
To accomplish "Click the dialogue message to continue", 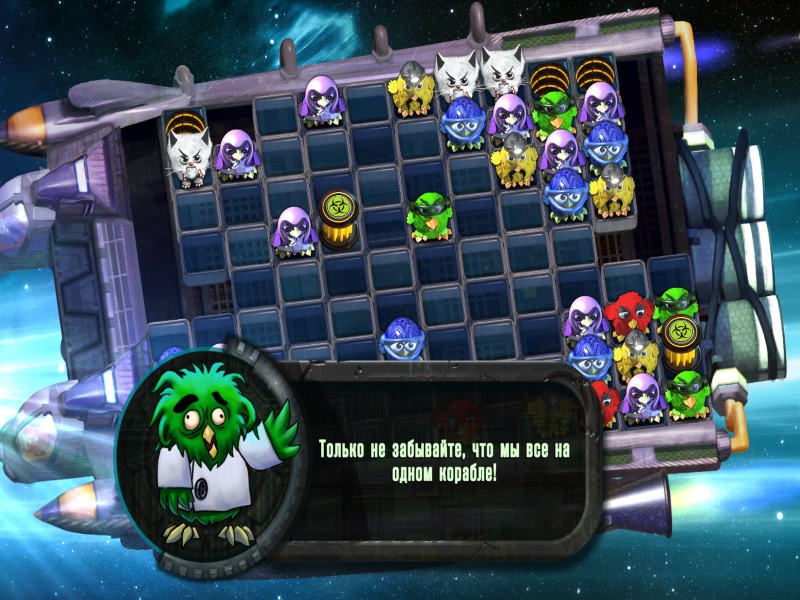I will point(443,461).
